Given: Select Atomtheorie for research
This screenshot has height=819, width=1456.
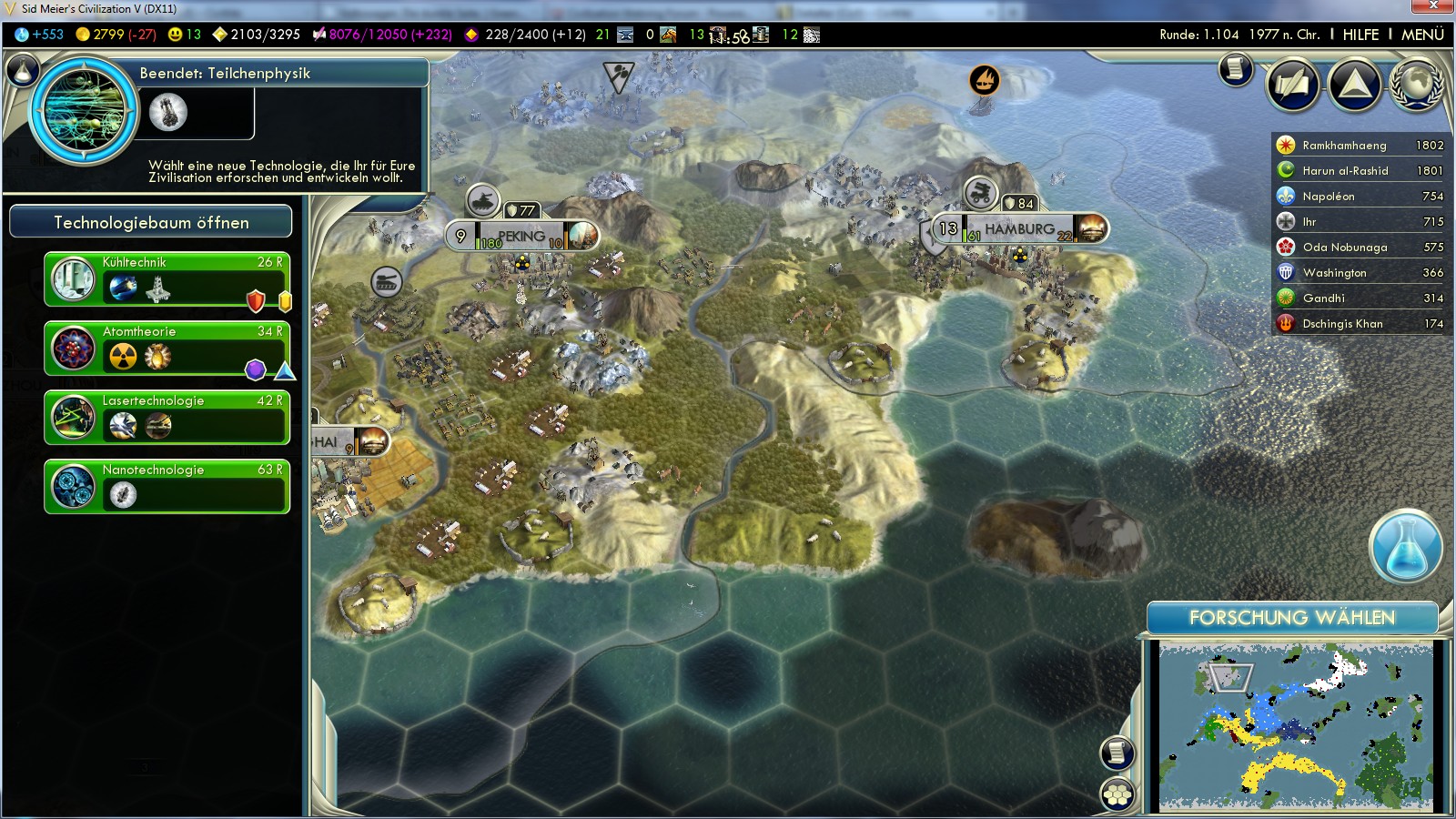Looking at the screenshot, I should click(167, 349).
